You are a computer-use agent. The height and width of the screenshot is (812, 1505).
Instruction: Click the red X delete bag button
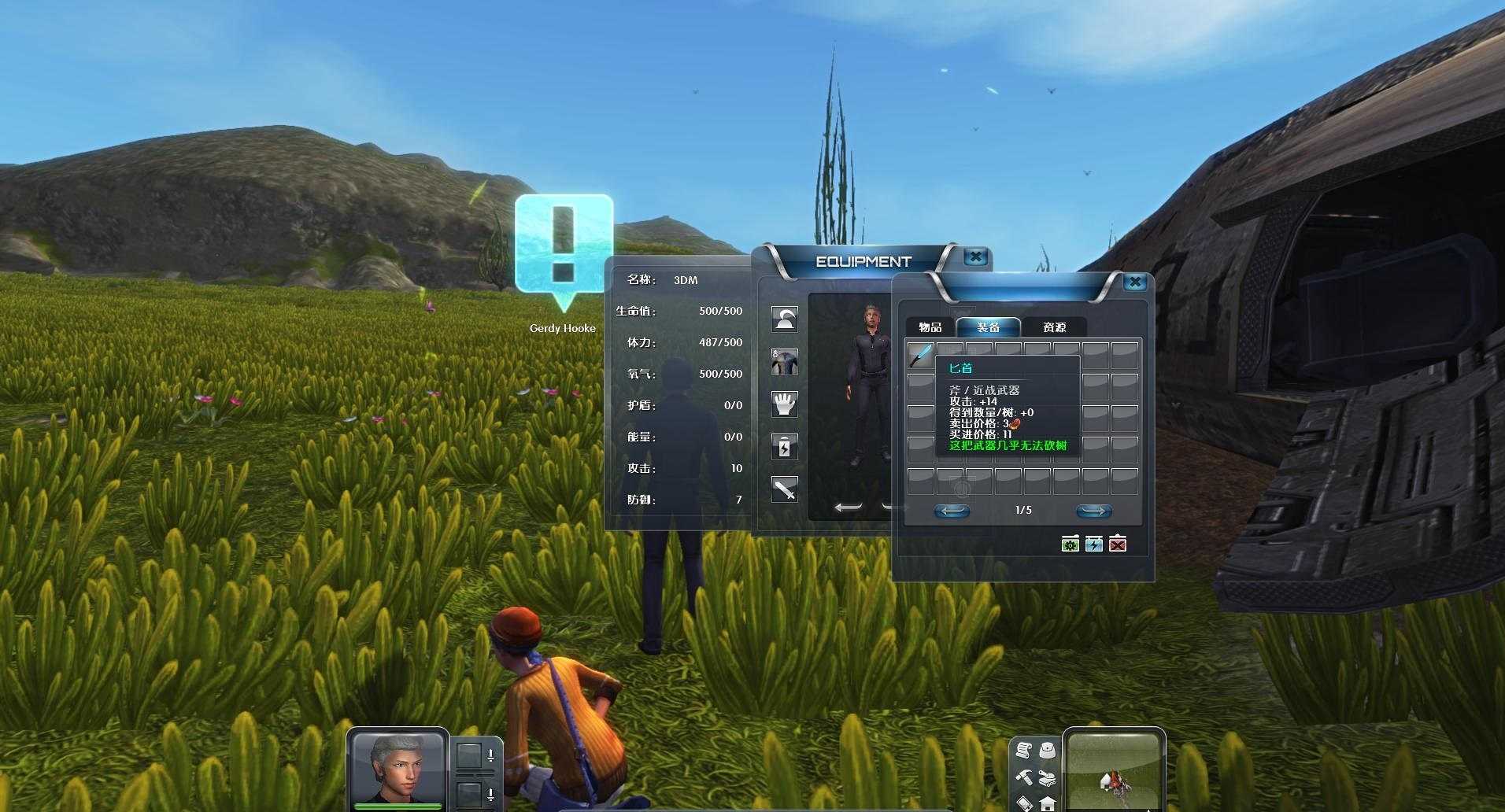(x=1117, y=544)
